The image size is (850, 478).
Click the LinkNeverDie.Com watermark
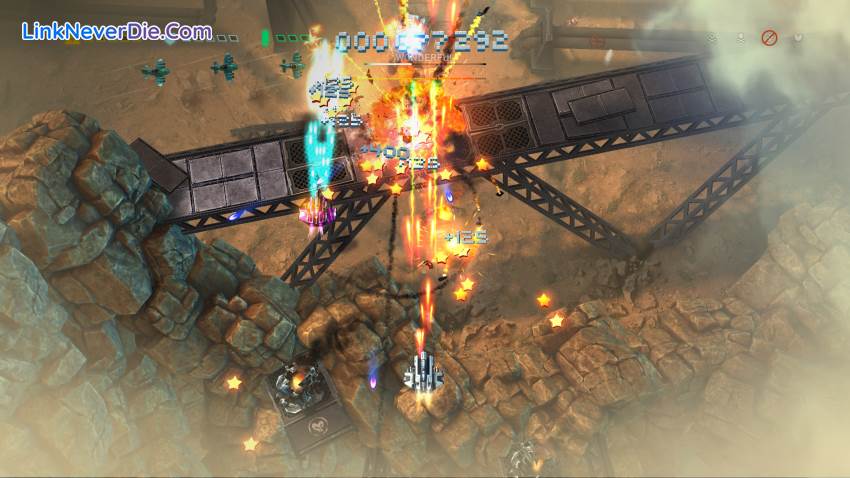pyautogui.click(x=116, y=32)
